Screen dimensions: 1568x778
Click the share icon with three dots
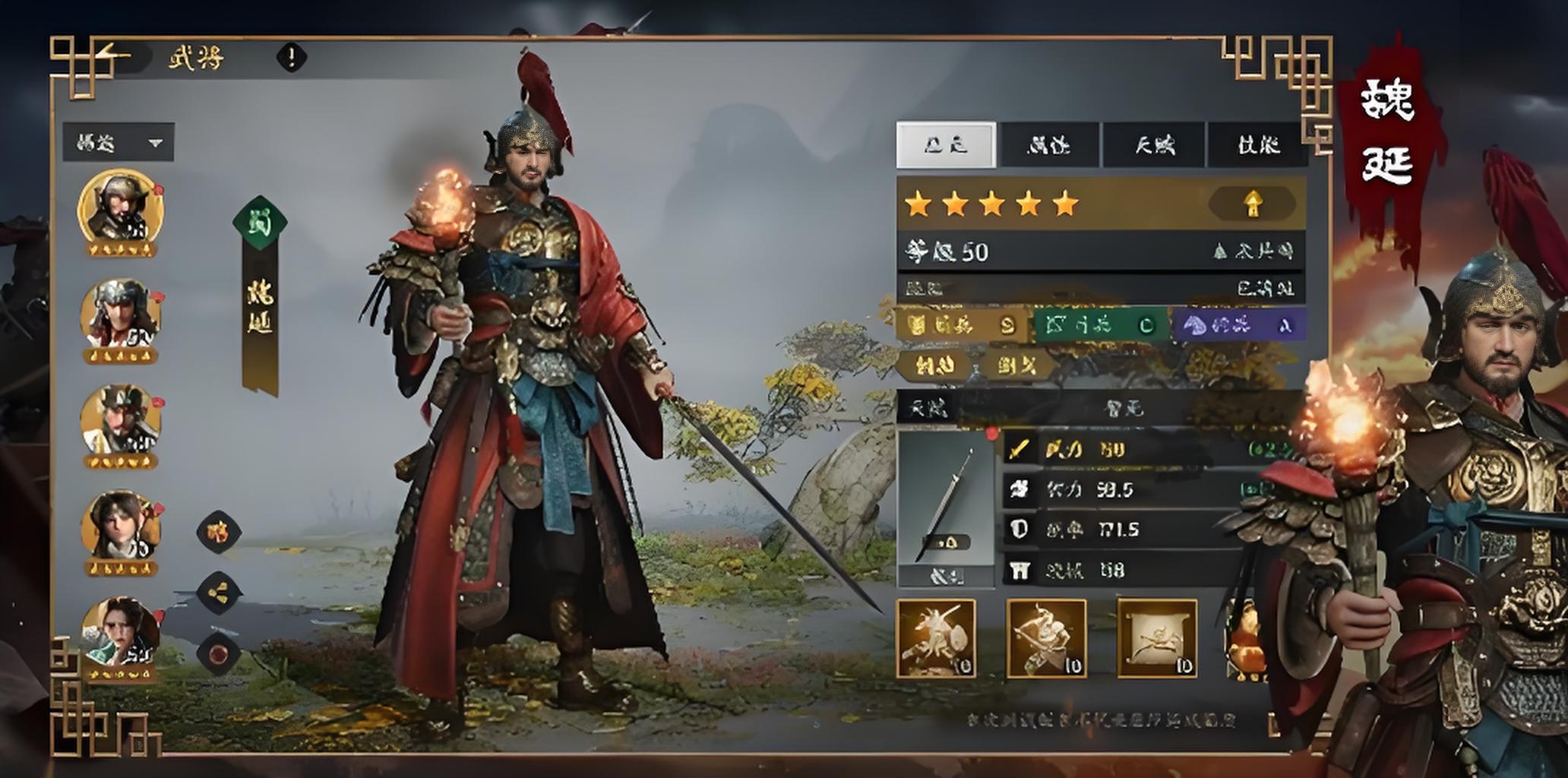coord(220,593)
